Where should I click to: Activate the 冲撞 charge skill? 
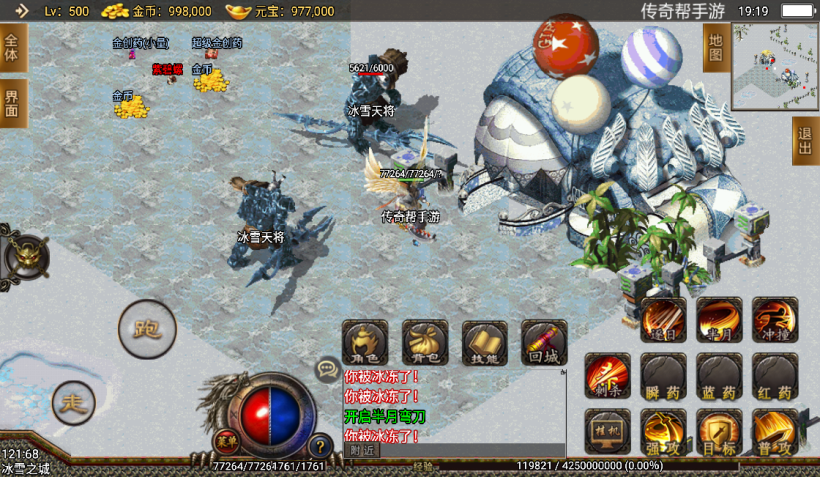click(775, 320)
